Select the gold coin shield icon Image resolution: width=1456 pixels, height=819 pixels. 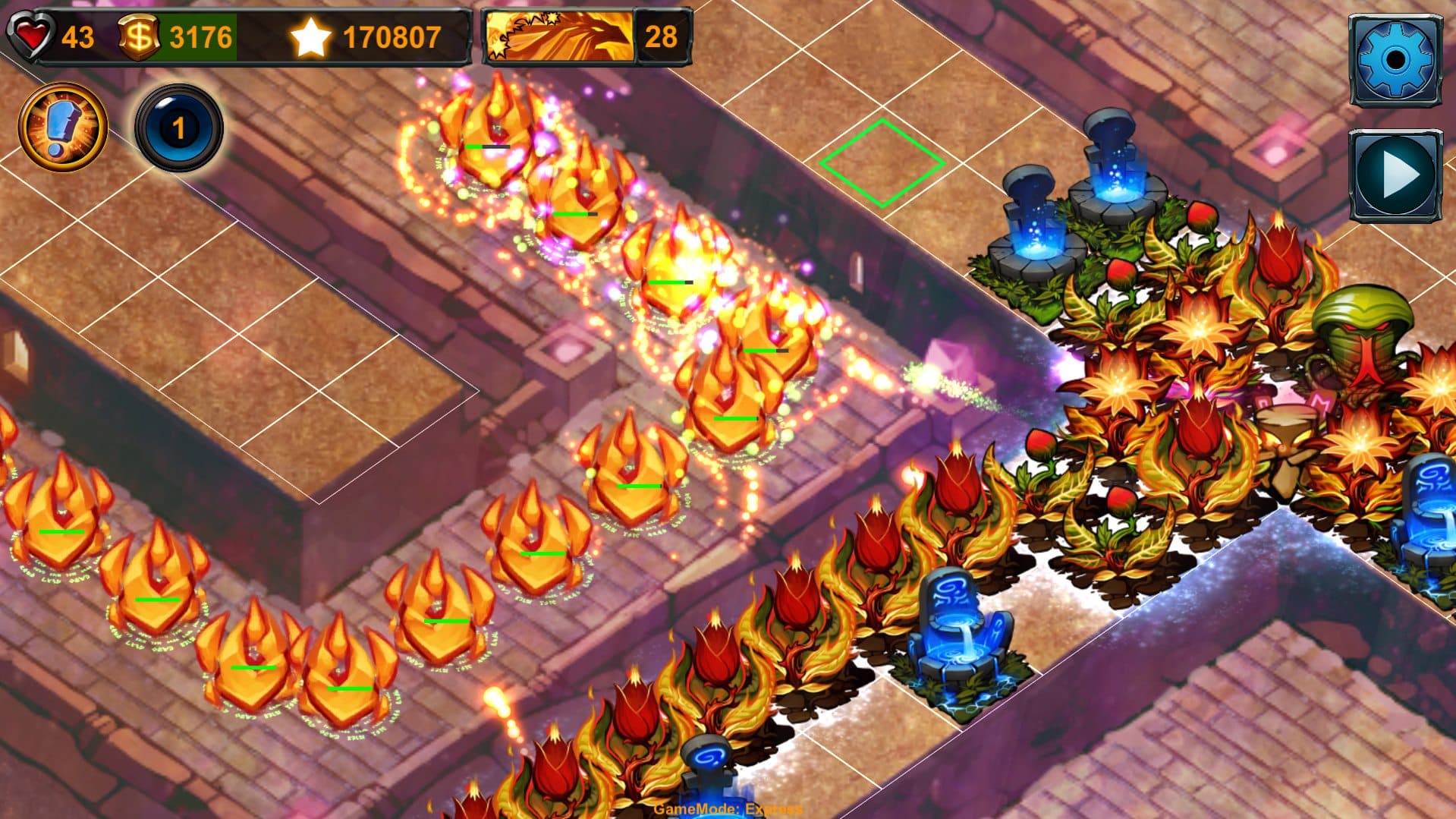pyautogui.click(x=140, y=33)
